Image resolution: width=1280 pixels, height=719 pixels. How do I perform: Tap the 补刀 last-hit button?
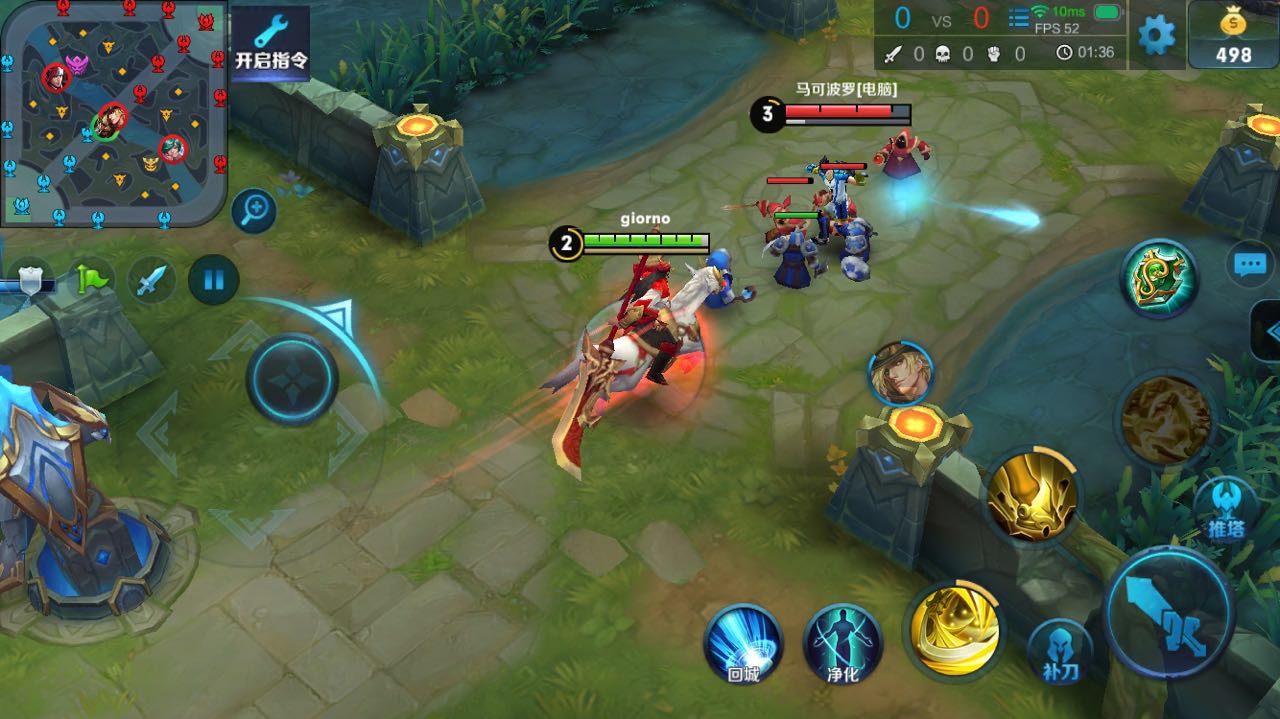click(x=1061, y=651)
